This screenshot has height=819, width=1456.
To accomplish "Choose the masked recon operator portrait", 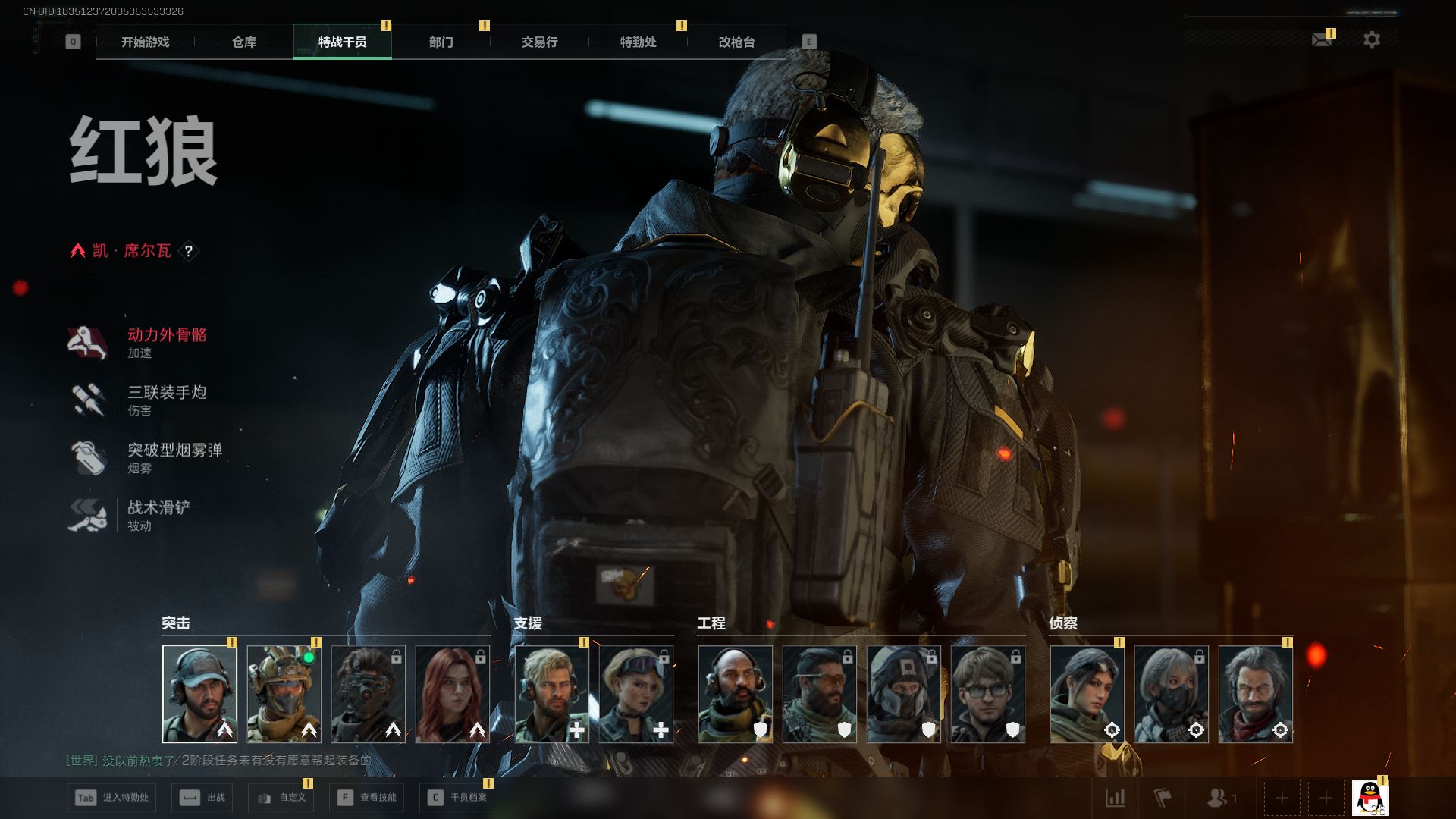I will point(1172,694).
